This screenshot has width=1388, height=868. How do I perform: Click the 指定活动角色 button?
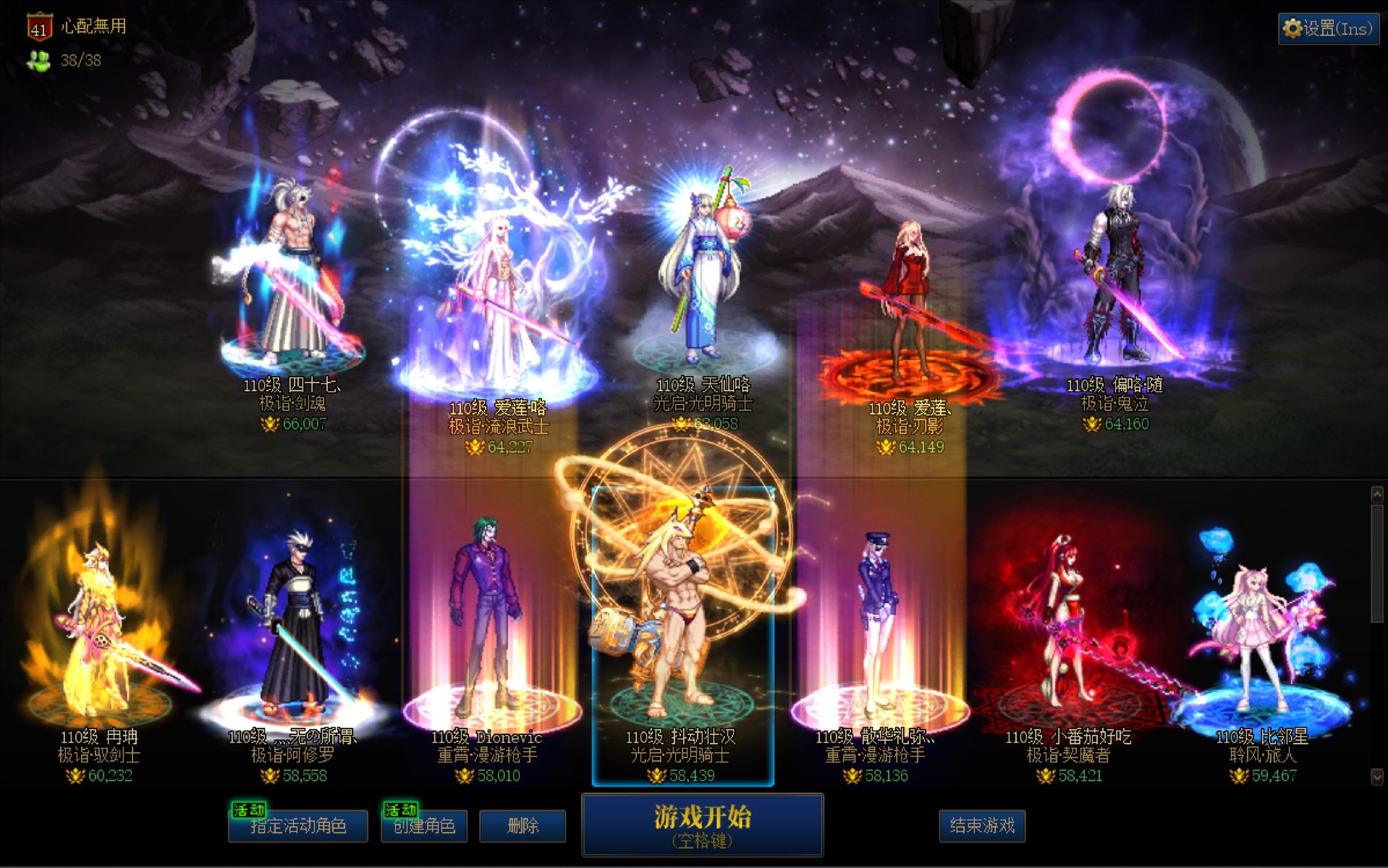(x=296, y=826)
